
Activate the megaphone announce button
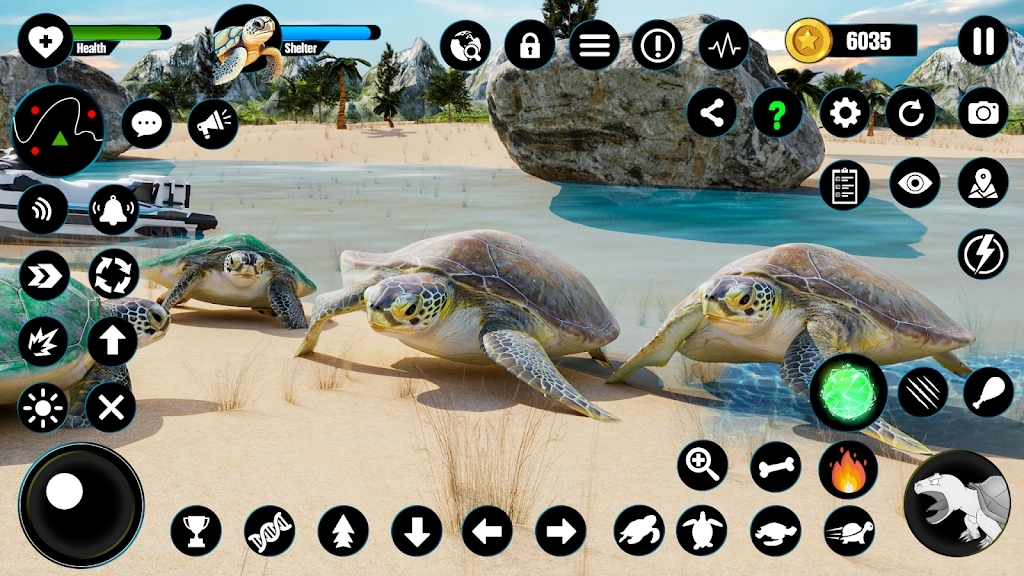(x=212, y=124)
